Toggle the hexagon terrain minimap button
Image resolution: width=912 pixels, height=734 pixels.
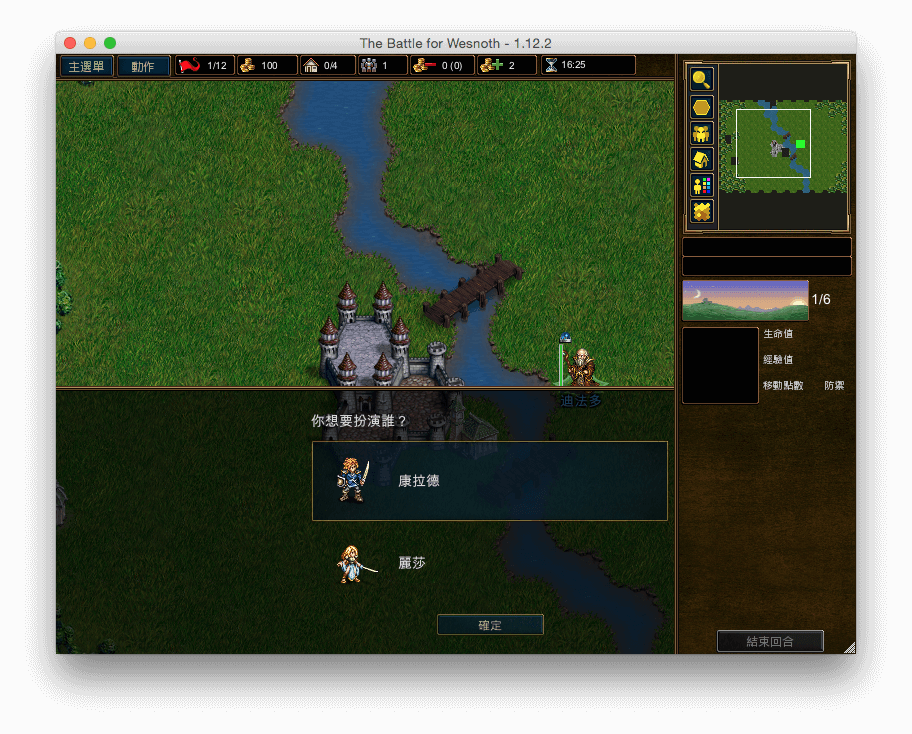[x=702, y=107]
